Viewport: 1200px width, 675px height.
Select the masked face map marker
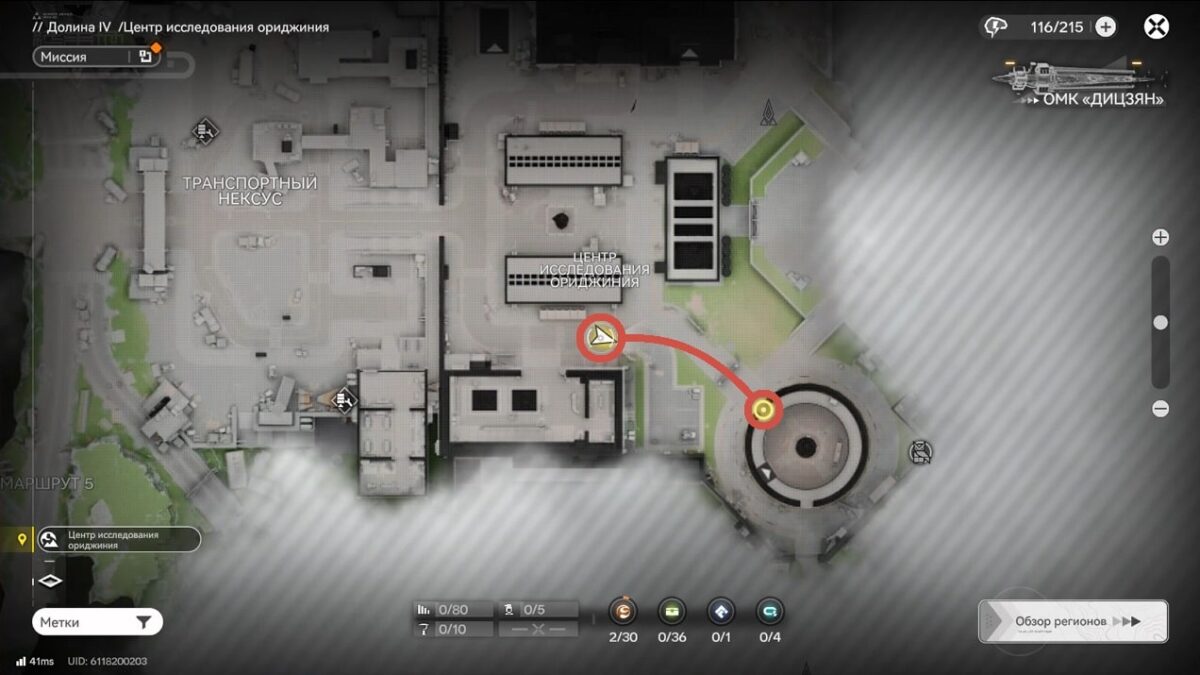[x=919, y=452]
